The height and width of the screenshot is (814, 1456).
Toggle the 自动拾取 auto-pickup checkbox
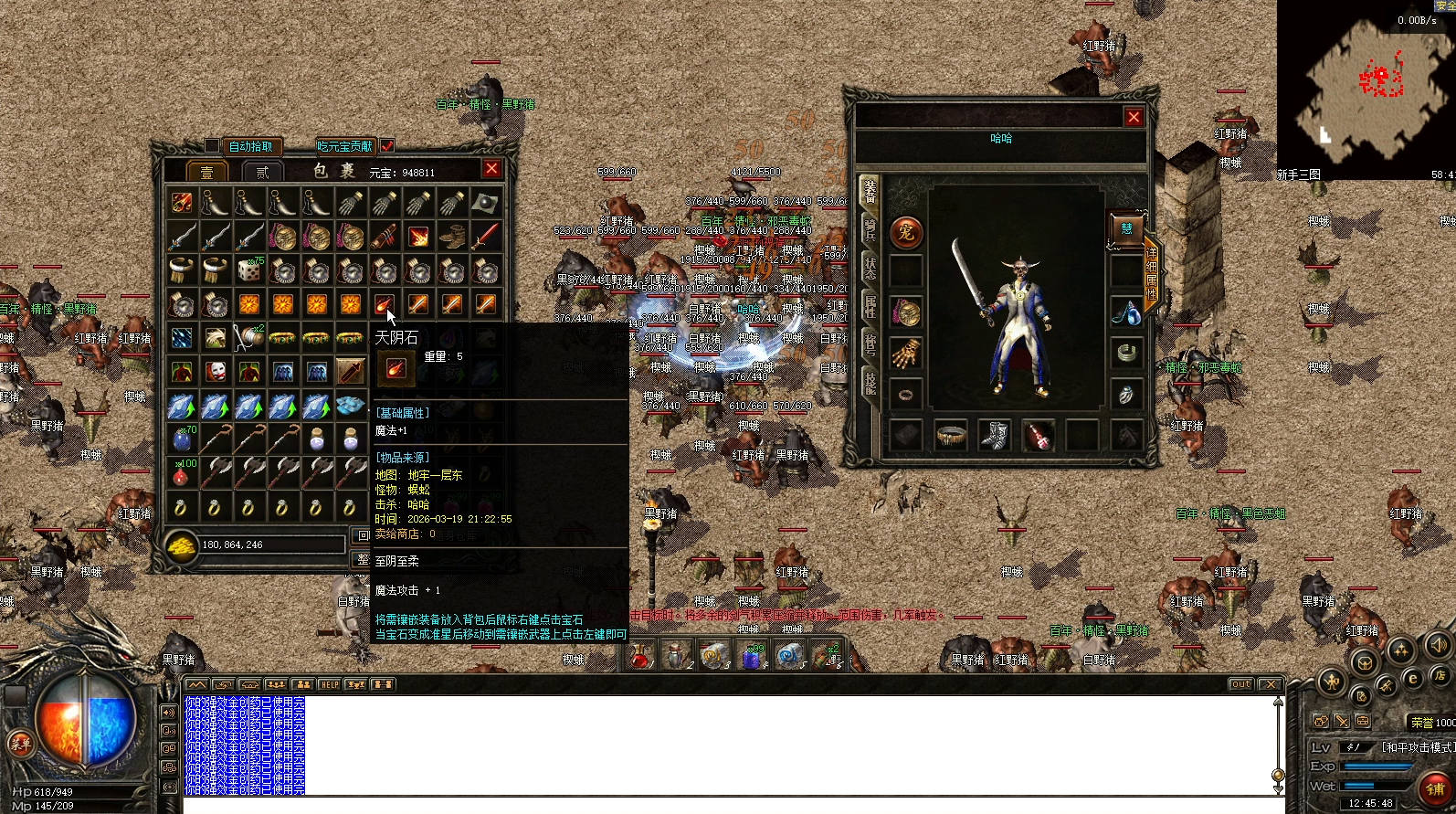(212, 146)
